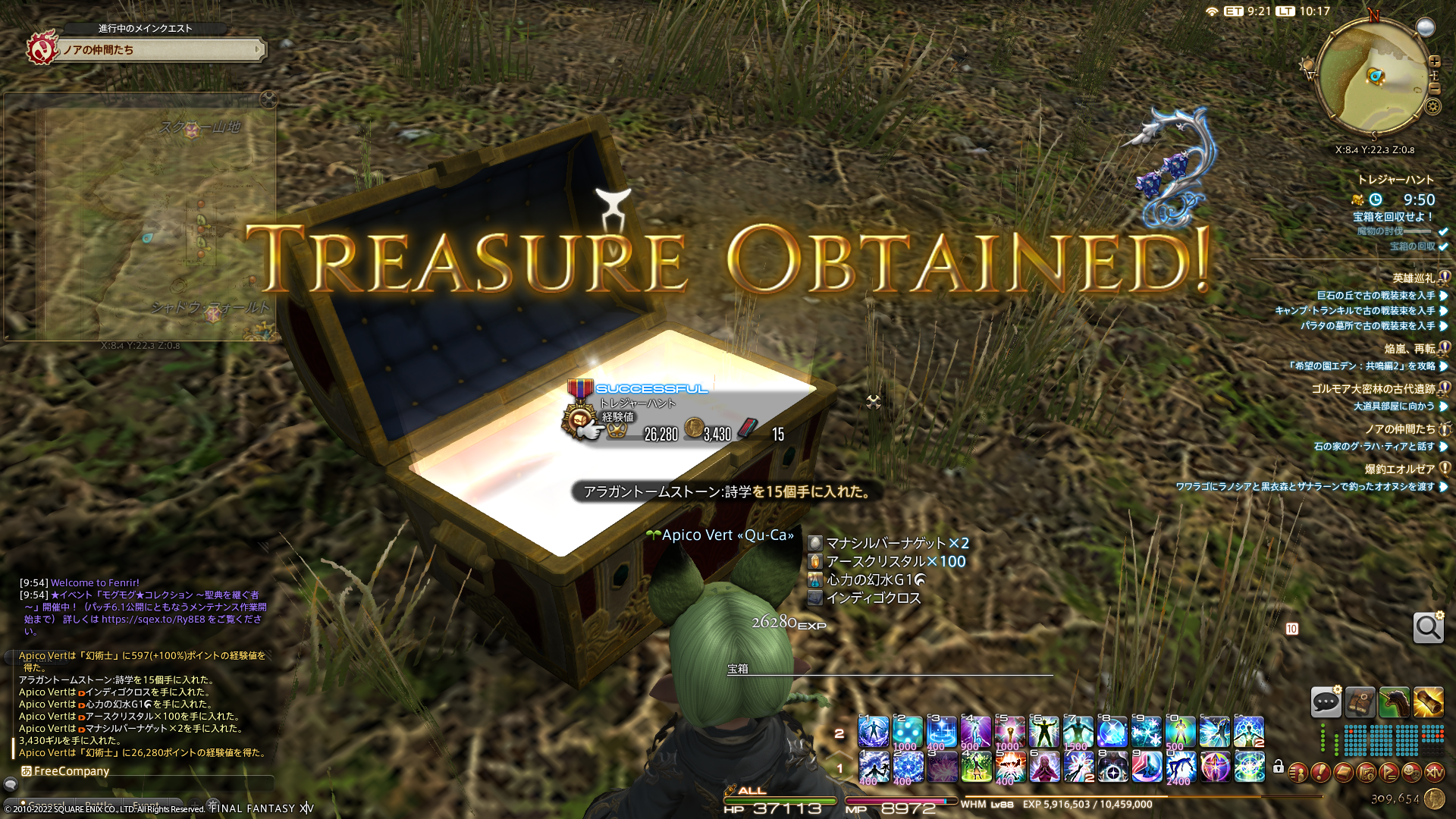Open the brown leather gloves icon
Screen dimensions: 1456x819
[x=1360, y=702]
